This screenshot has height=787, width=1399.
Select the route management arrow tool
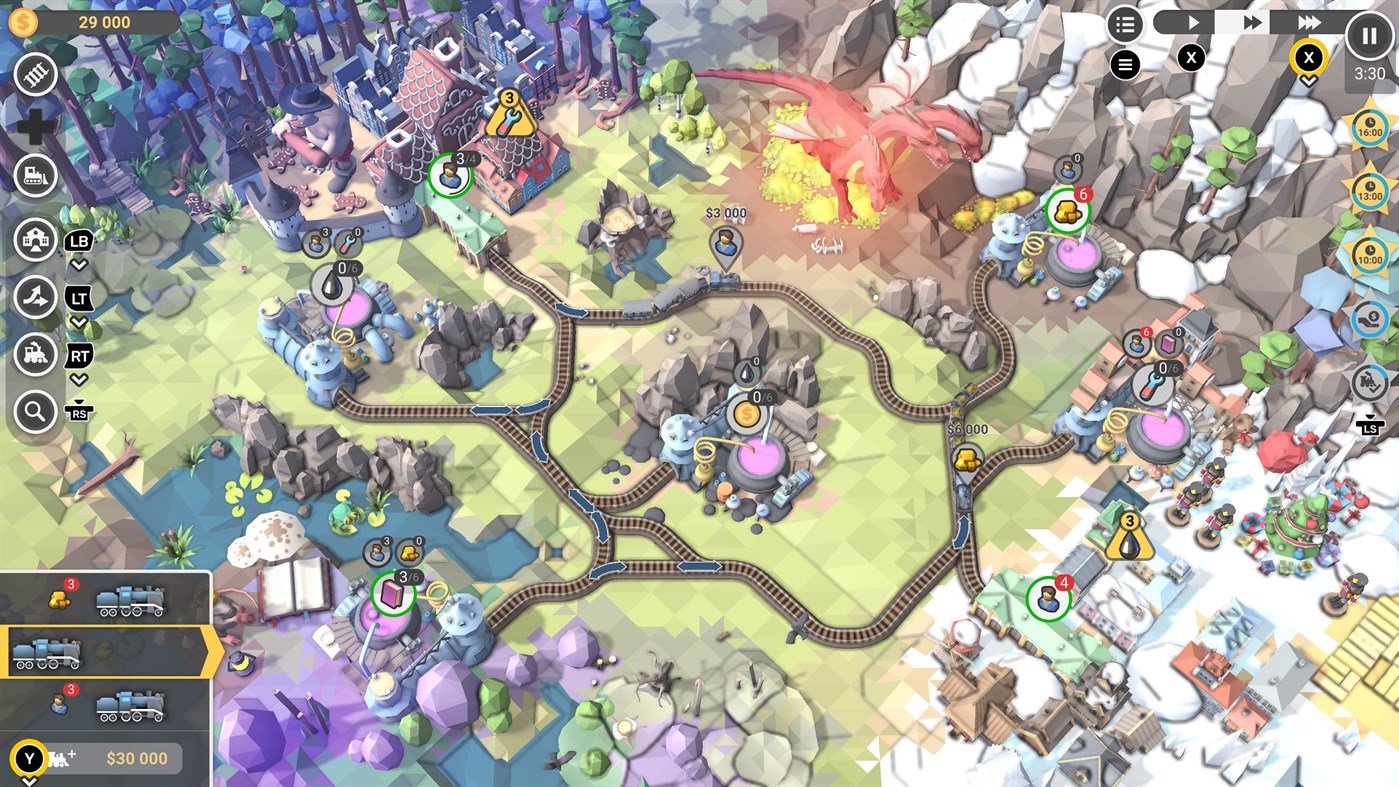[36, 296]
